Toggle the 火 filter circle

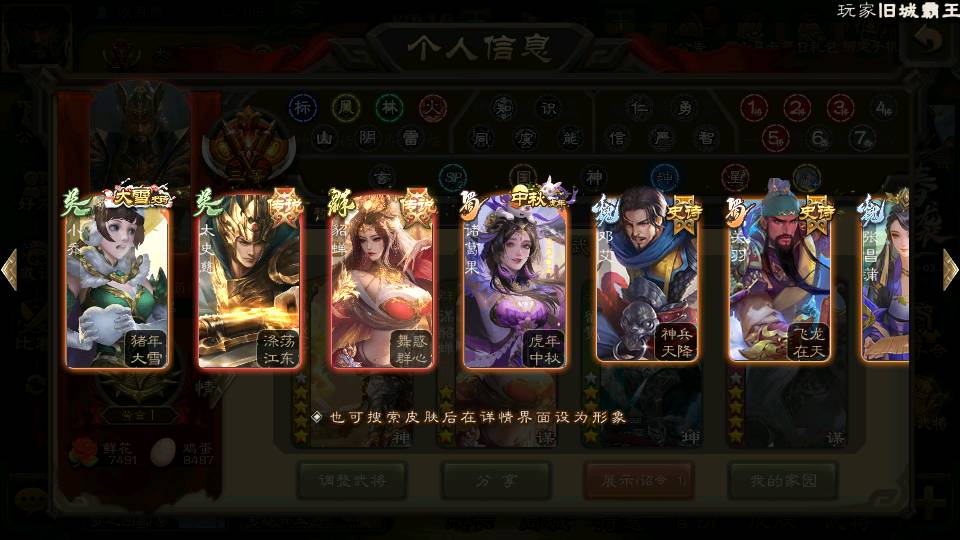[x=432, y=108]
